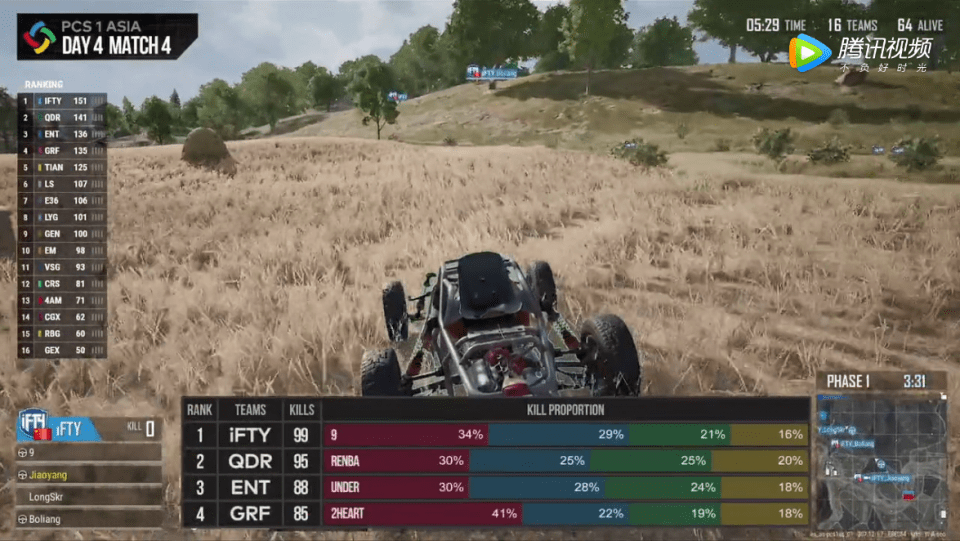The width and height of the screenshot is (960, 541).
Task: Select player Boliang in the team list
Action: pyautogui.click(x=89, y=519)
